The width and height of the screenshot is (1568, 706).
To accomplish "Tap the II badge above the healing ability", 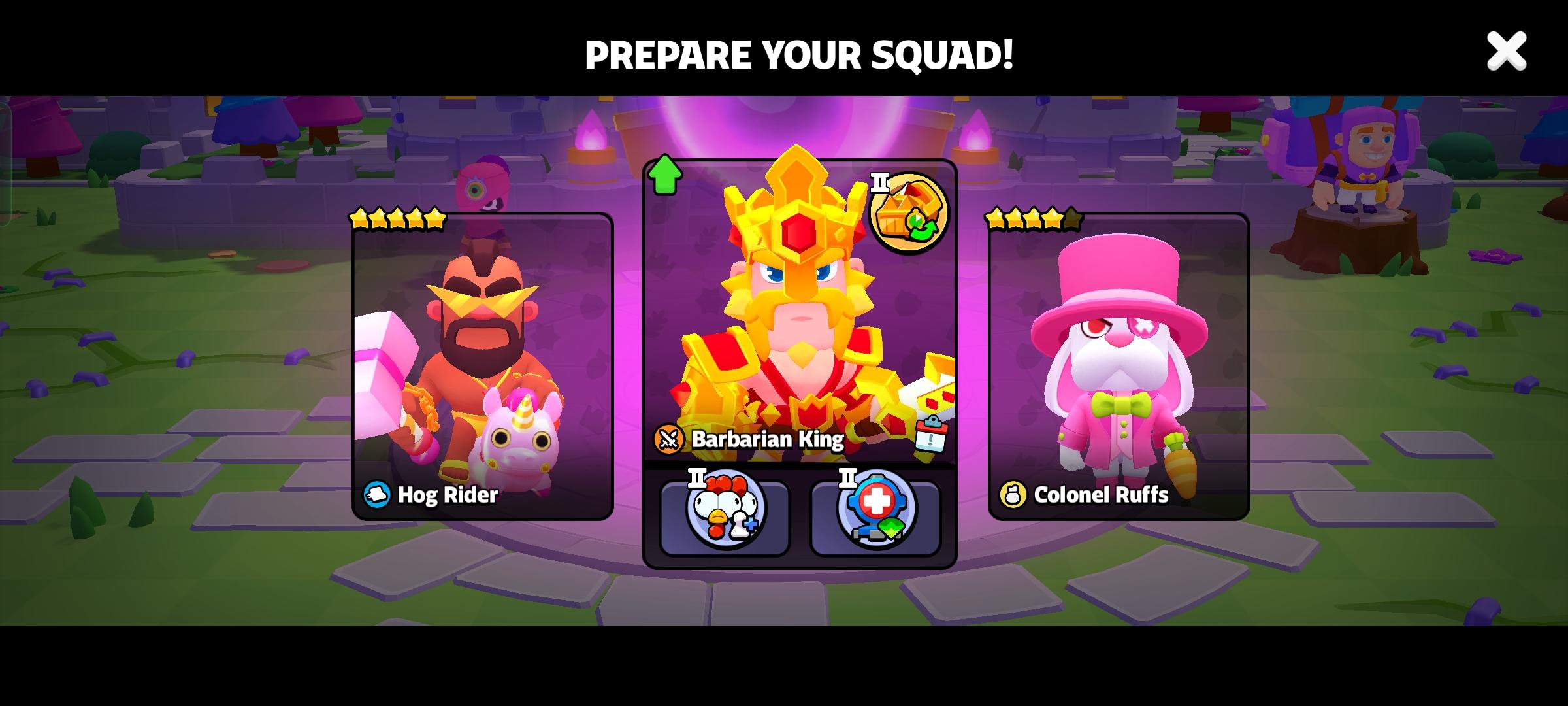I will click(847, 478).
